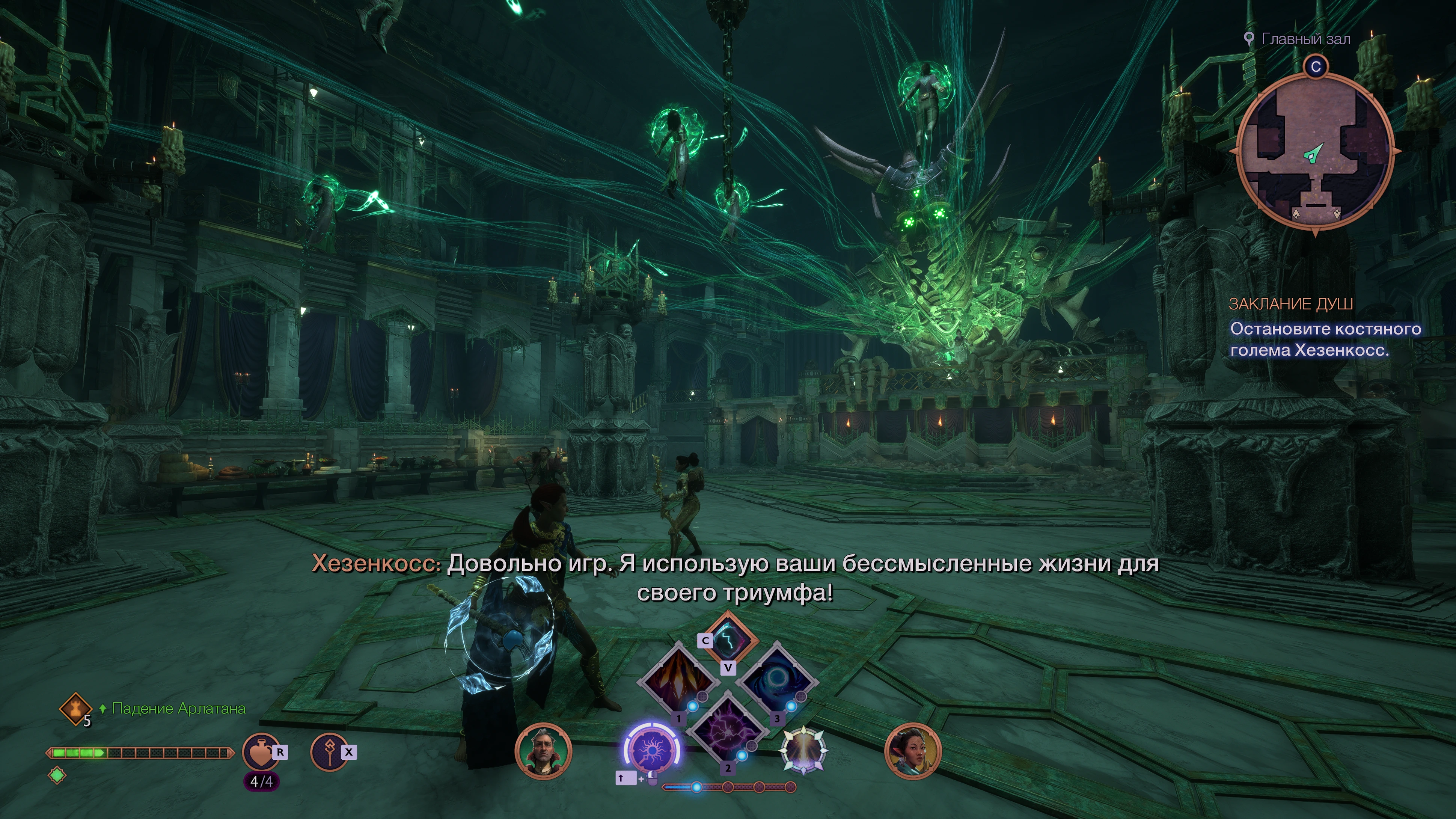Select the dark-haired female companion portrait
The height and width of the screenshot is (819, 1456).
(912, 751)
